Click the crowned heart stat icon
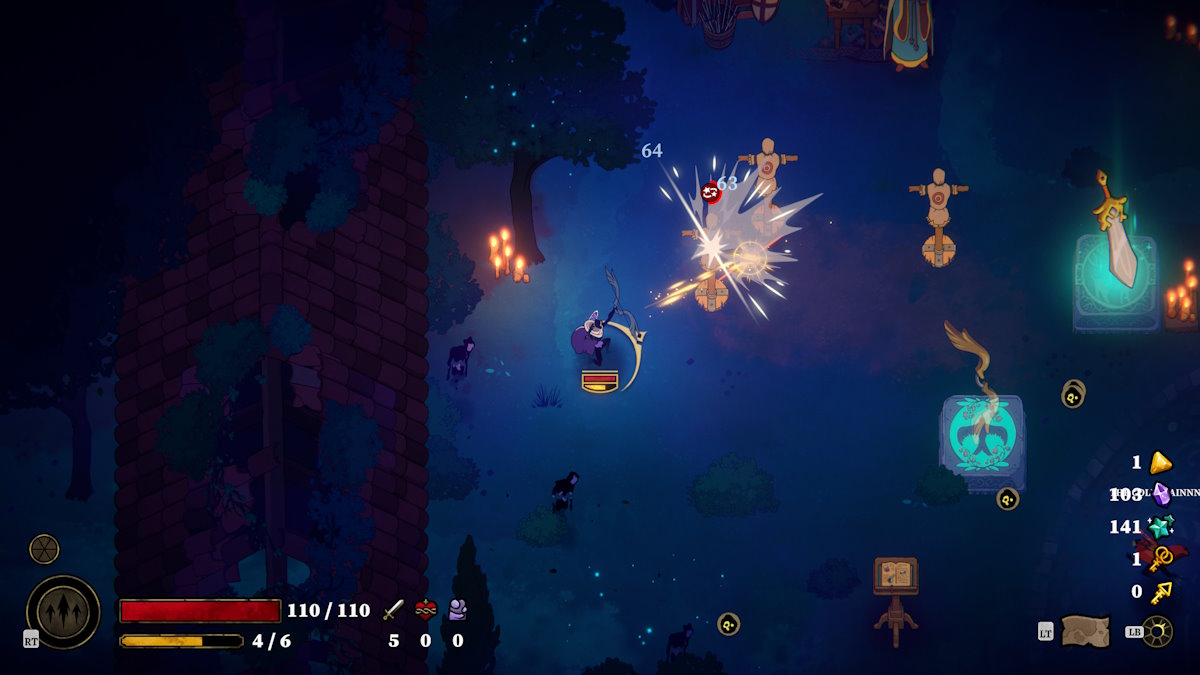Viewport: 1200px width, 675px height. (x=425, y=610)
